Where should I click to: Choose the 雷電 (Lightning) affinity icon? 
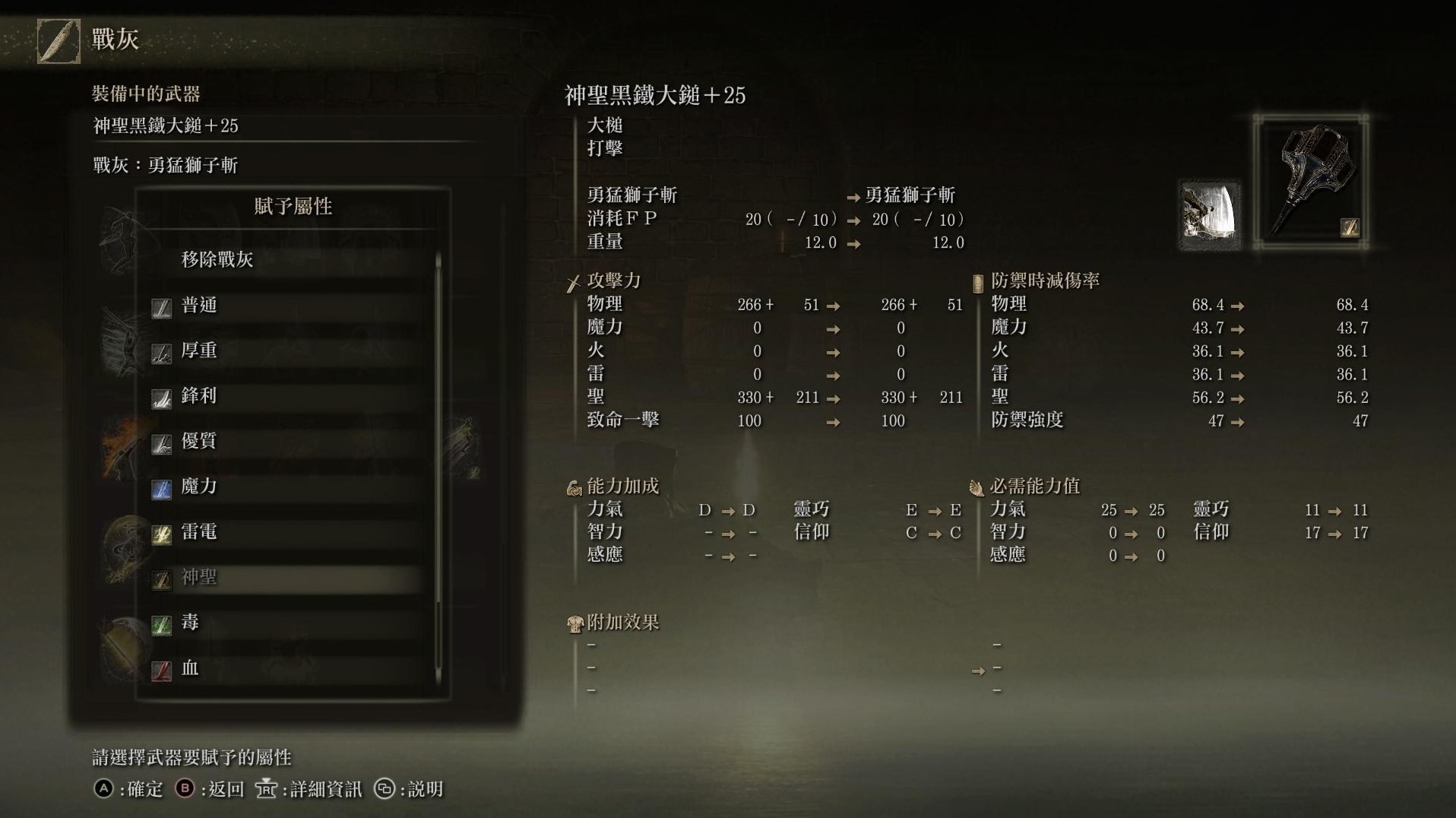162,532
